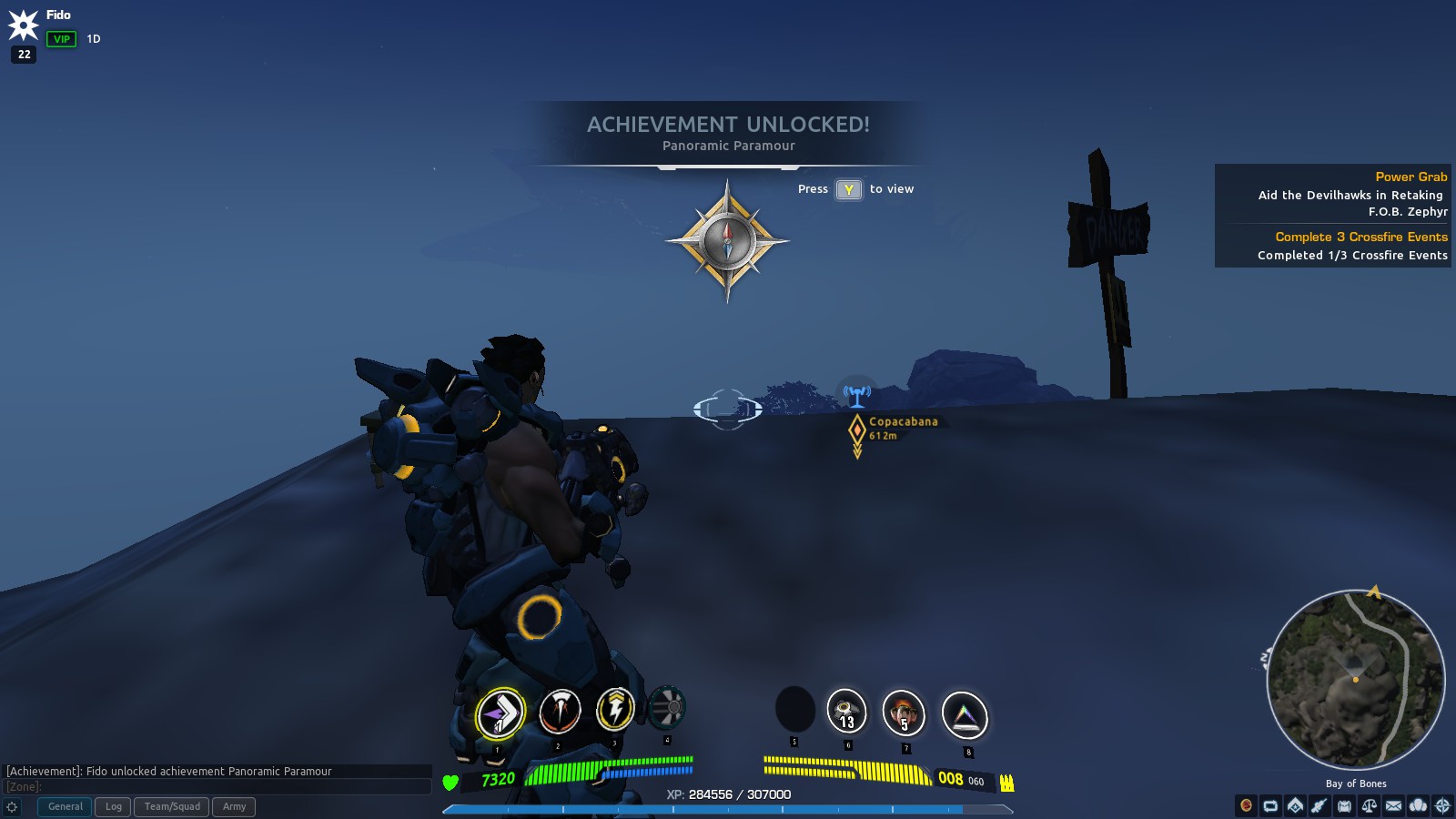The image size is (1456, 819).
Task: Open the mail envelope icon
Action: coord(1393,805)
